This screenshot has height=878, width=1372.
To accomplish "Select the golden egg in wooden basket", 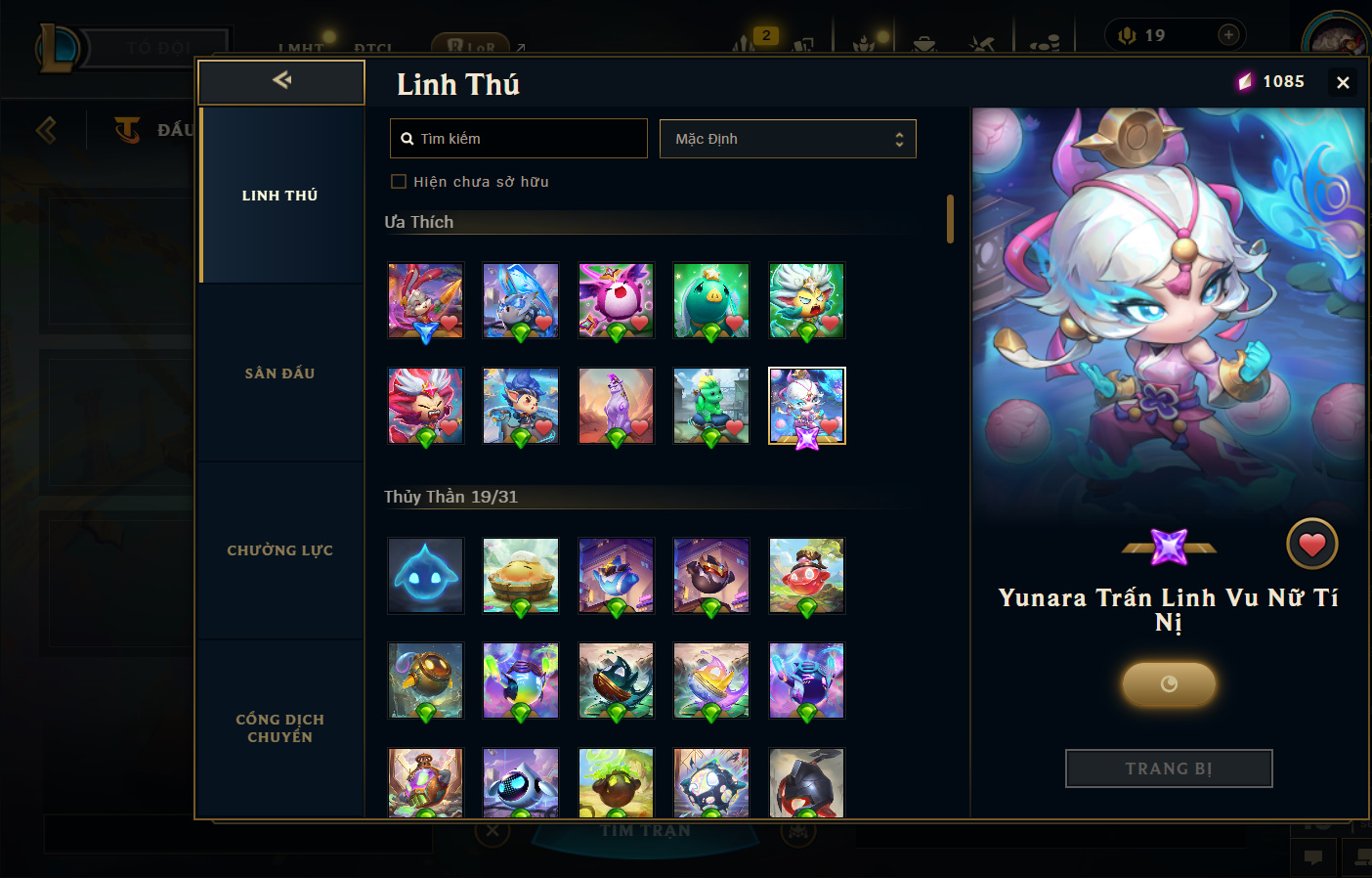I will tap(521, 576).
